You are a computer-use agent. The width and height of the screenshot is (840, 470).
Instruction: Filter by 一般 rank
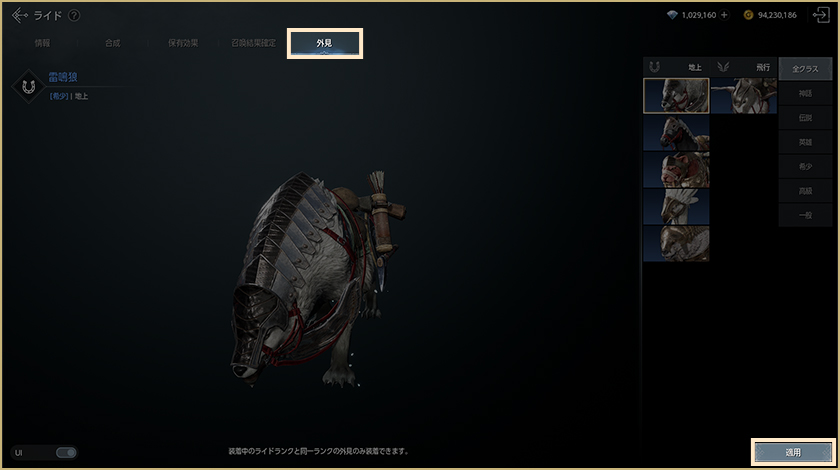805,216
